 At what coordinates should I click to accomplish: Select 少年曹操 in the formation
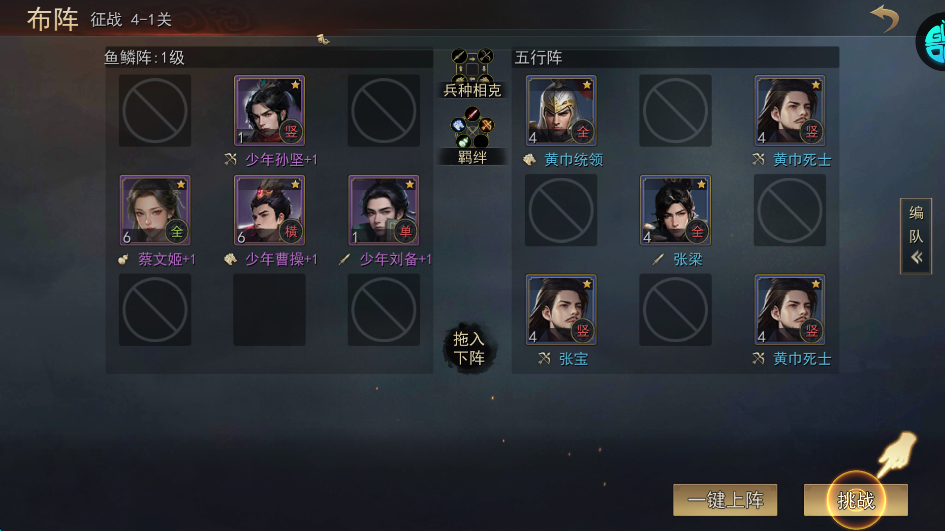coord(269,210)
